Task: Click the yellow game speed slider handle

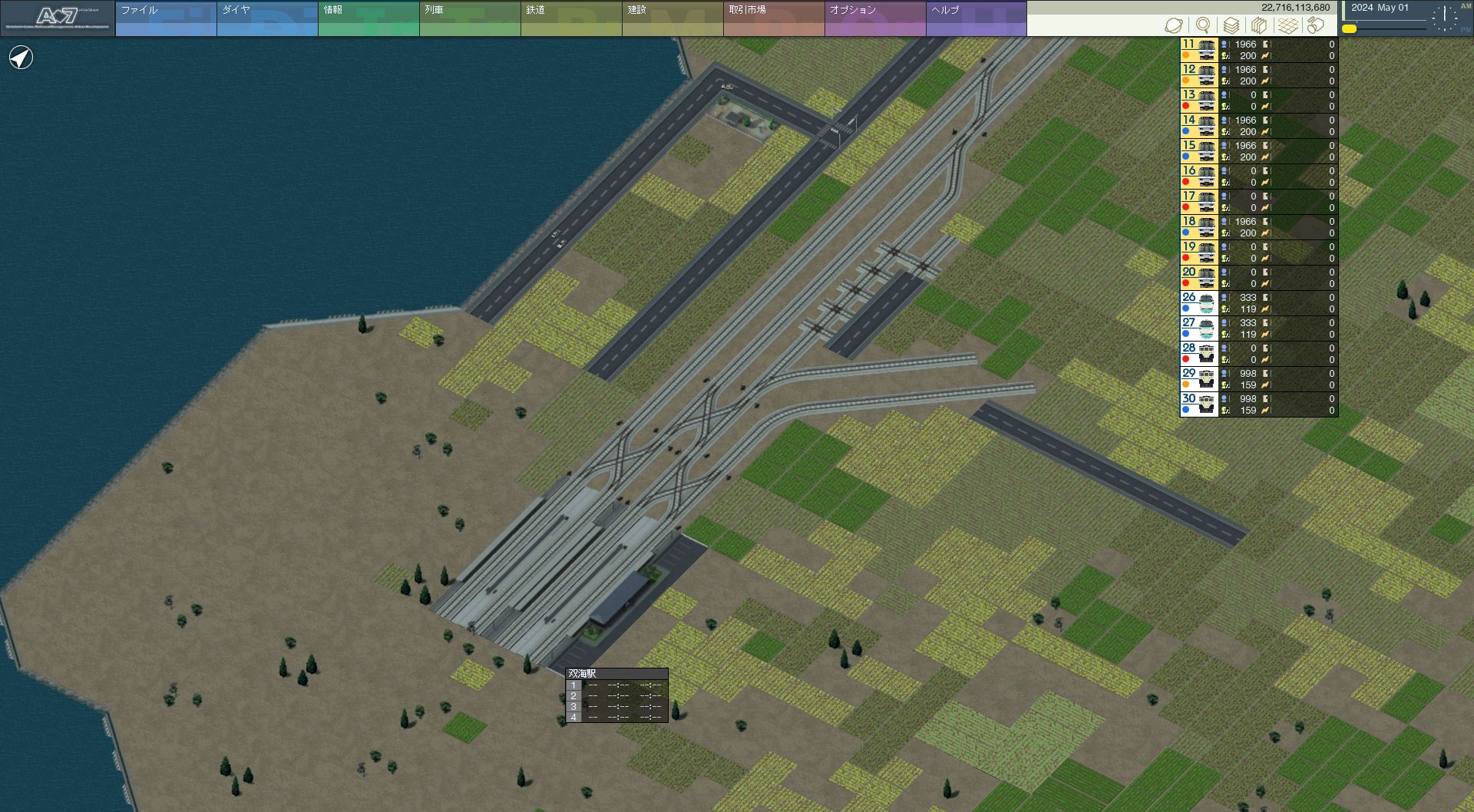Action: tap(1349, 29)
